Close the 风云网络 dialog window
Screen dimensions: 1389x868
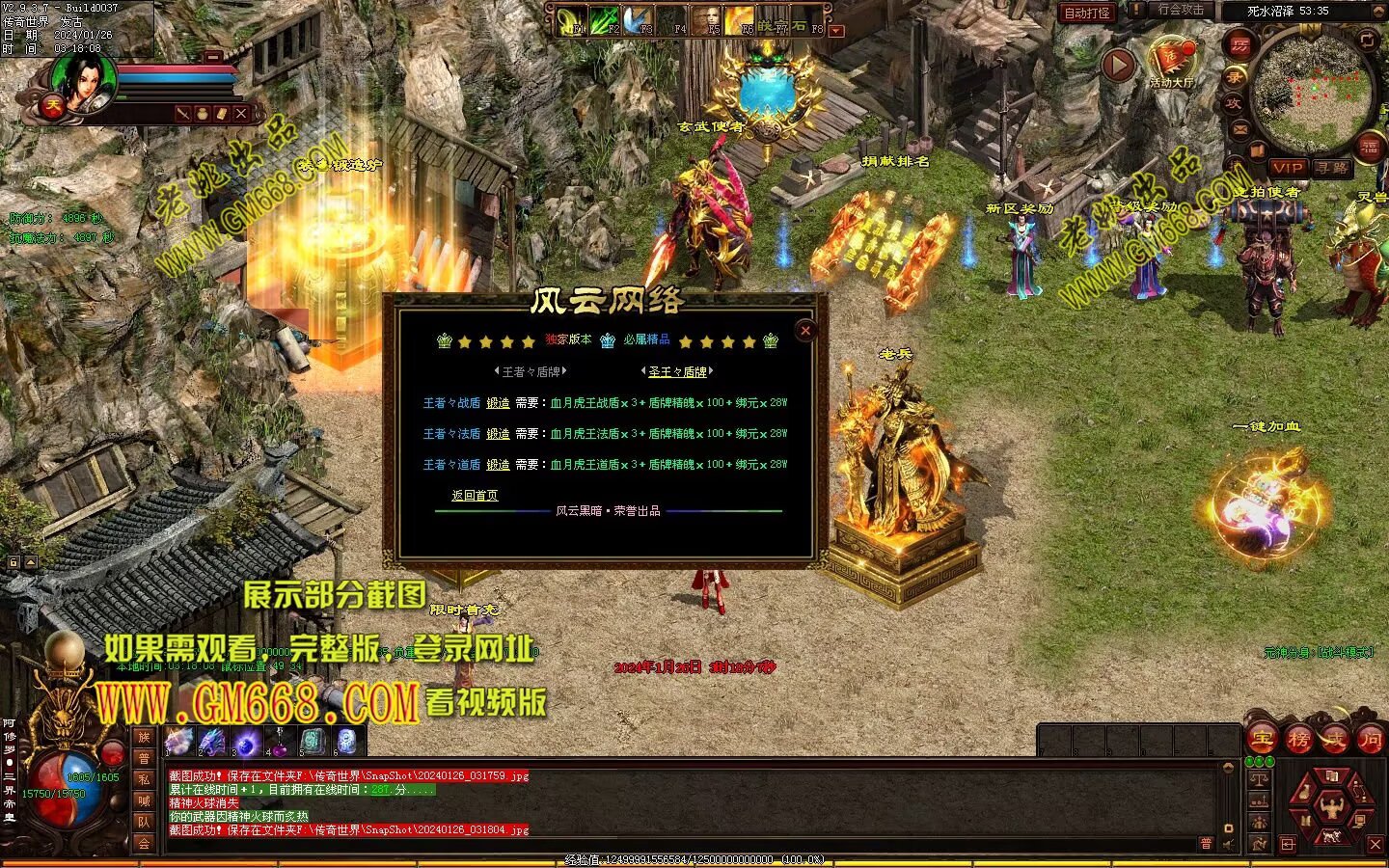(805, 330)
